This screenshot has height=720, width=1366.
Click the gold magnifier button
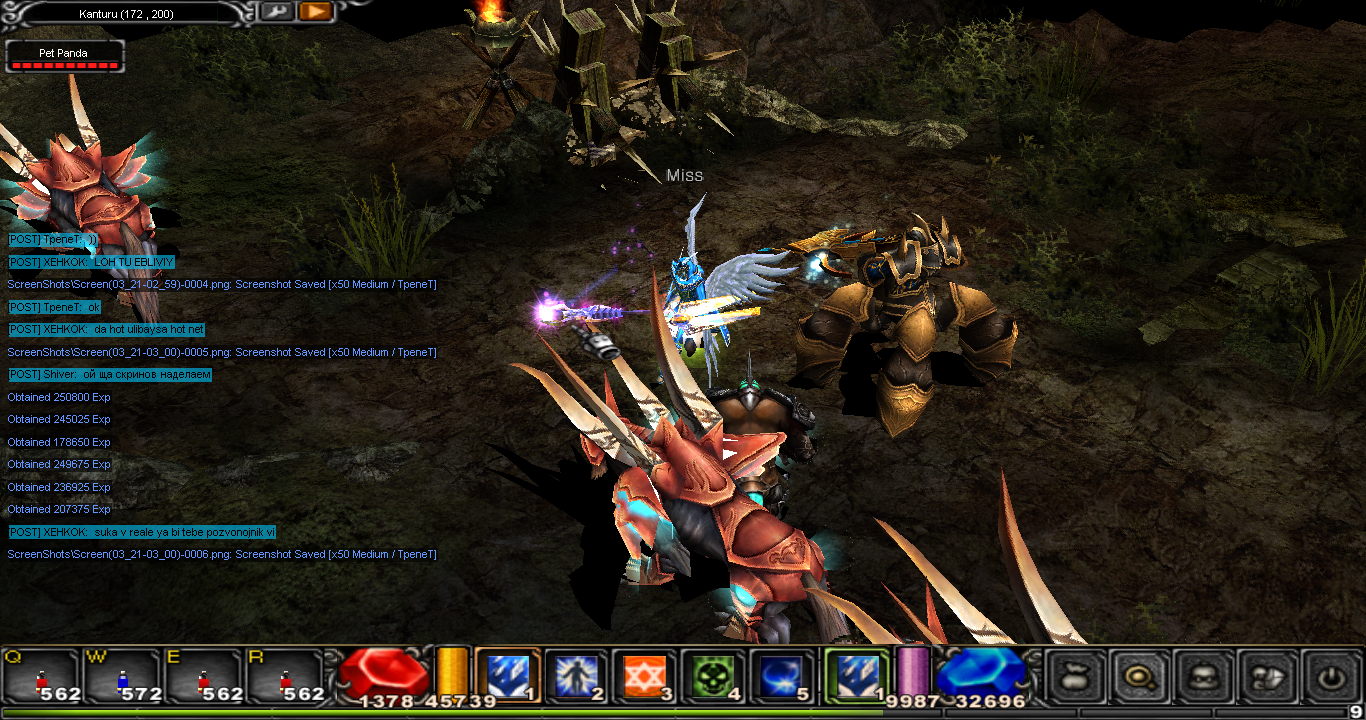1140,677
